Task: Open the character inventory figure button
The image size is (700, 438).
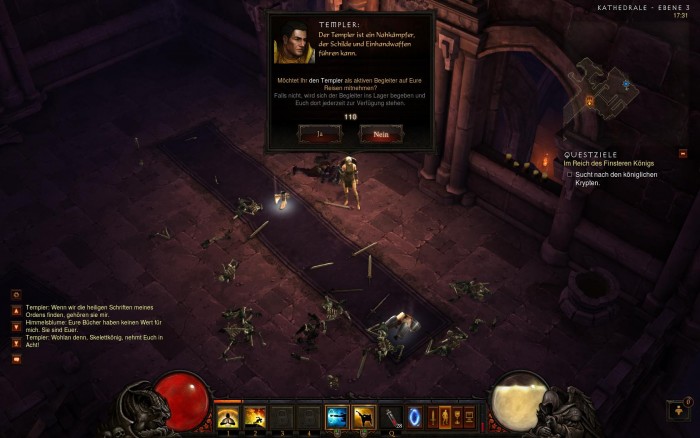Action: pyautogui.click(x=445, y=416)
